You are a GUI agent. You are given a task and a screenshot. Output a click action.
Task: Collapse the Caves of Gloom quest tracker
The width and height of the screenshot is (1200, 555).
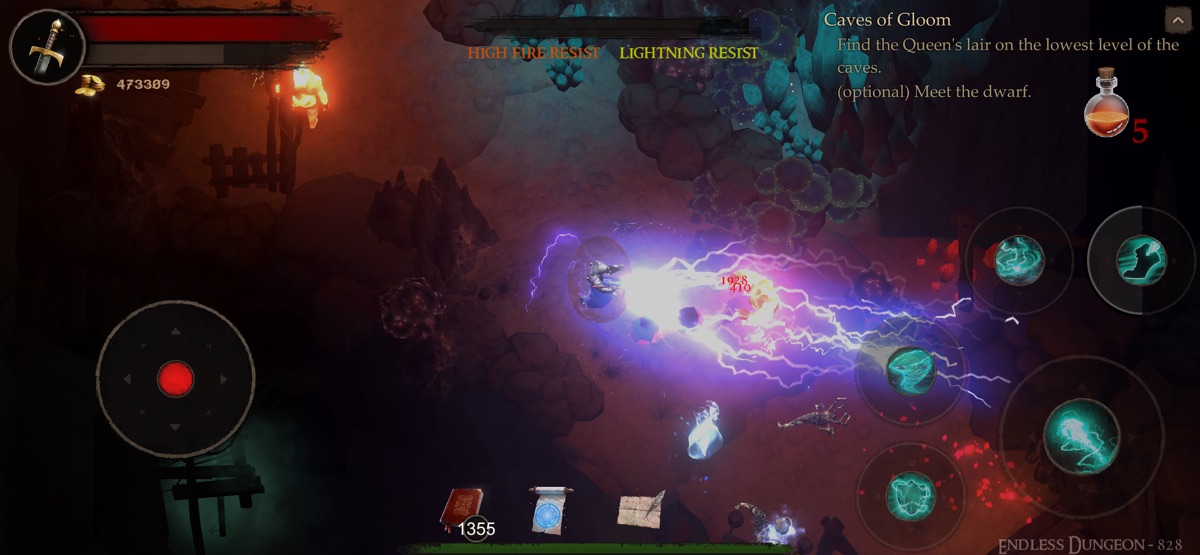click(x=1176, y=21)
